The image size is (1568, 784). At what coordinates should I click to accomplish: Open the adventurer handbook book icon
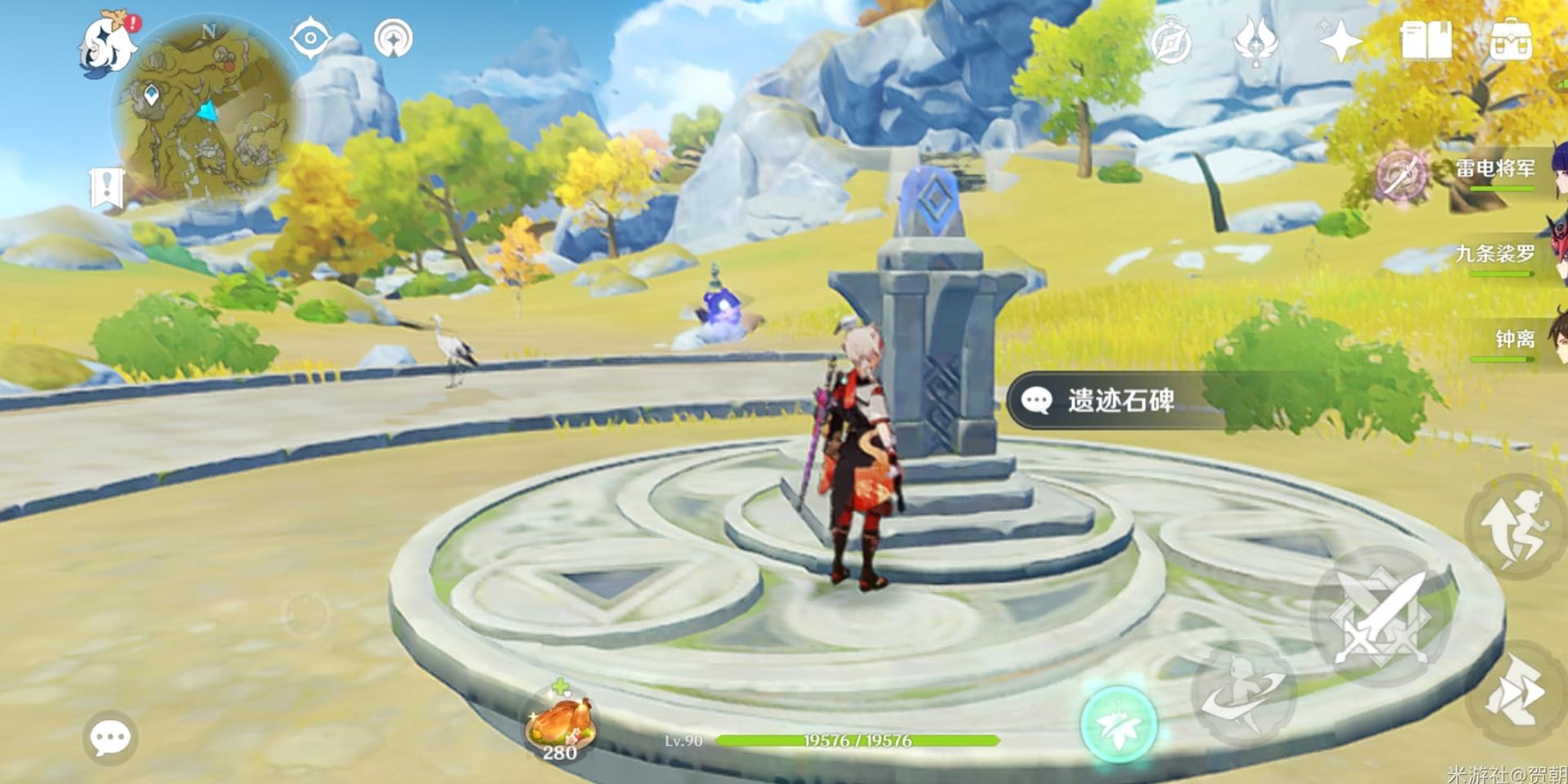pos(1426,41)
